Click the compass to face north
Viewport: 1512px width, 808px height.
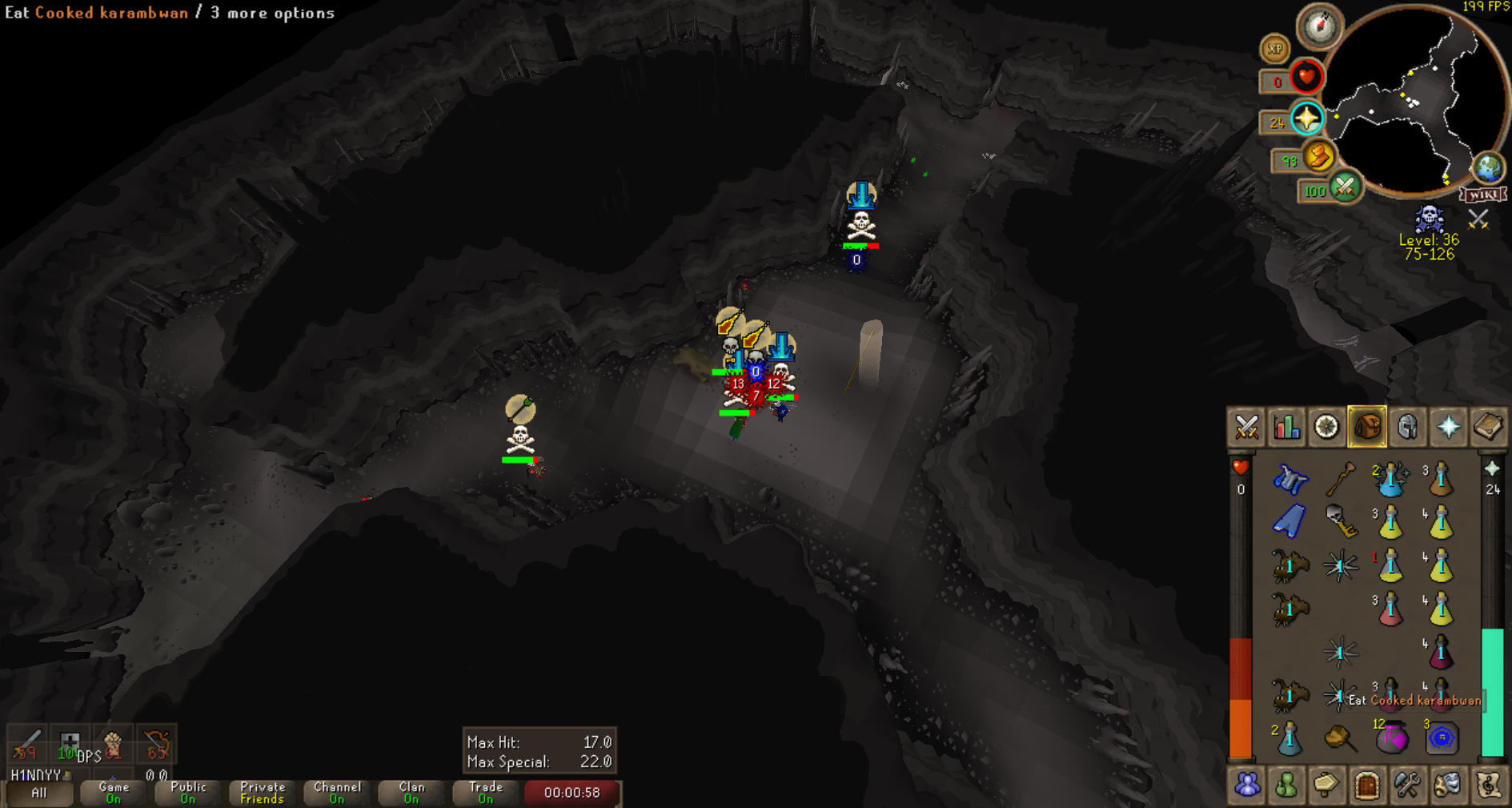1319,26
